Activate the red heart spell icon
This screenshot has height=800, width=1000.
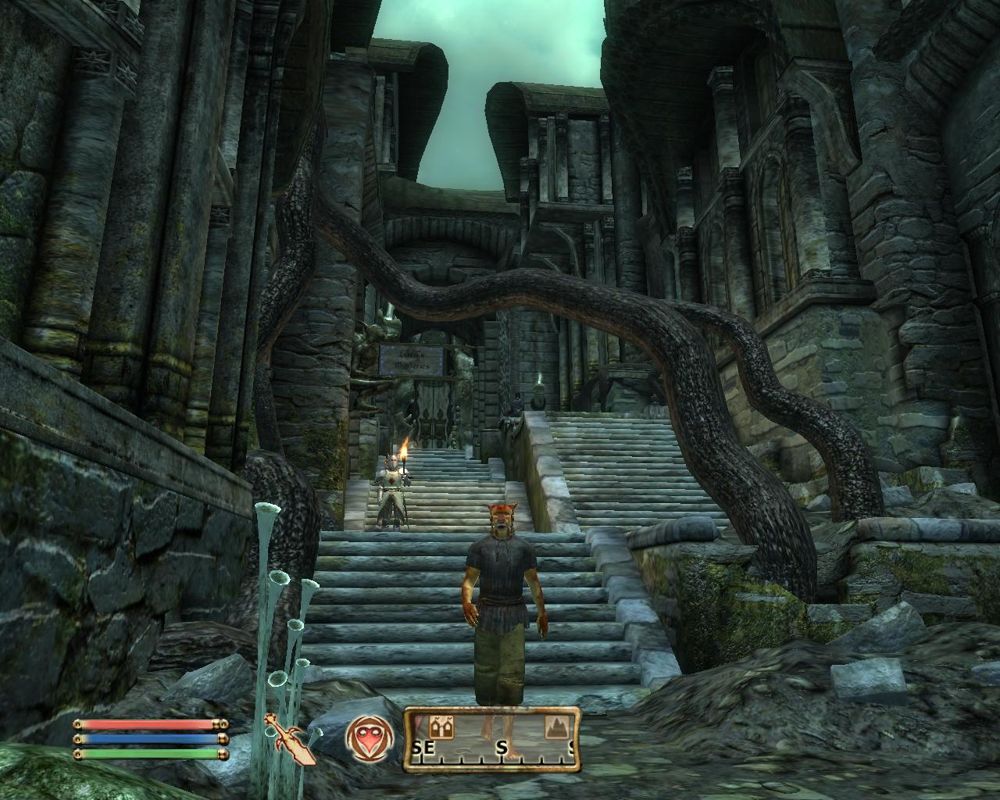tap(365, 739)
